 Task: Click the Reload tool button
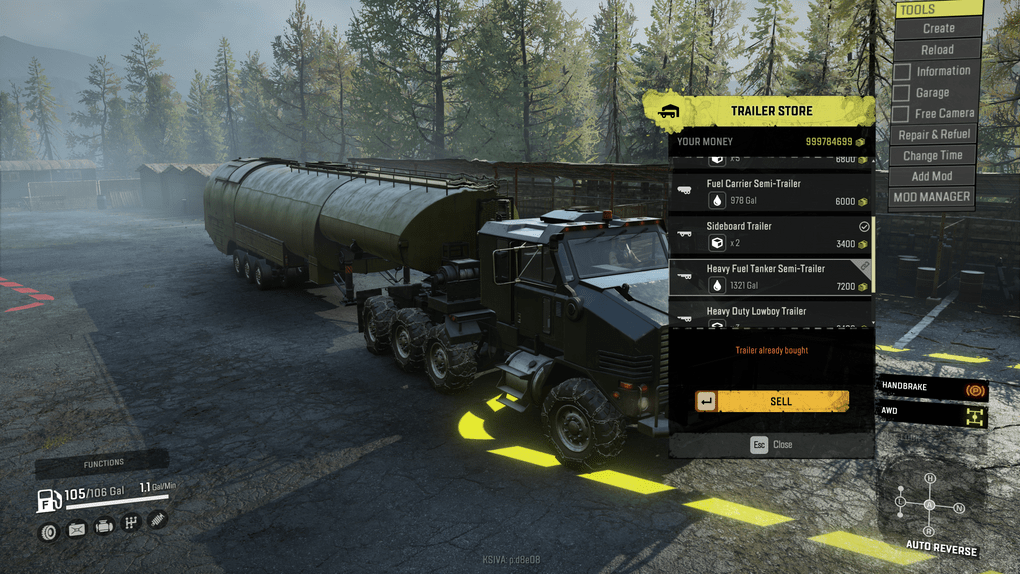coord(937,50)
